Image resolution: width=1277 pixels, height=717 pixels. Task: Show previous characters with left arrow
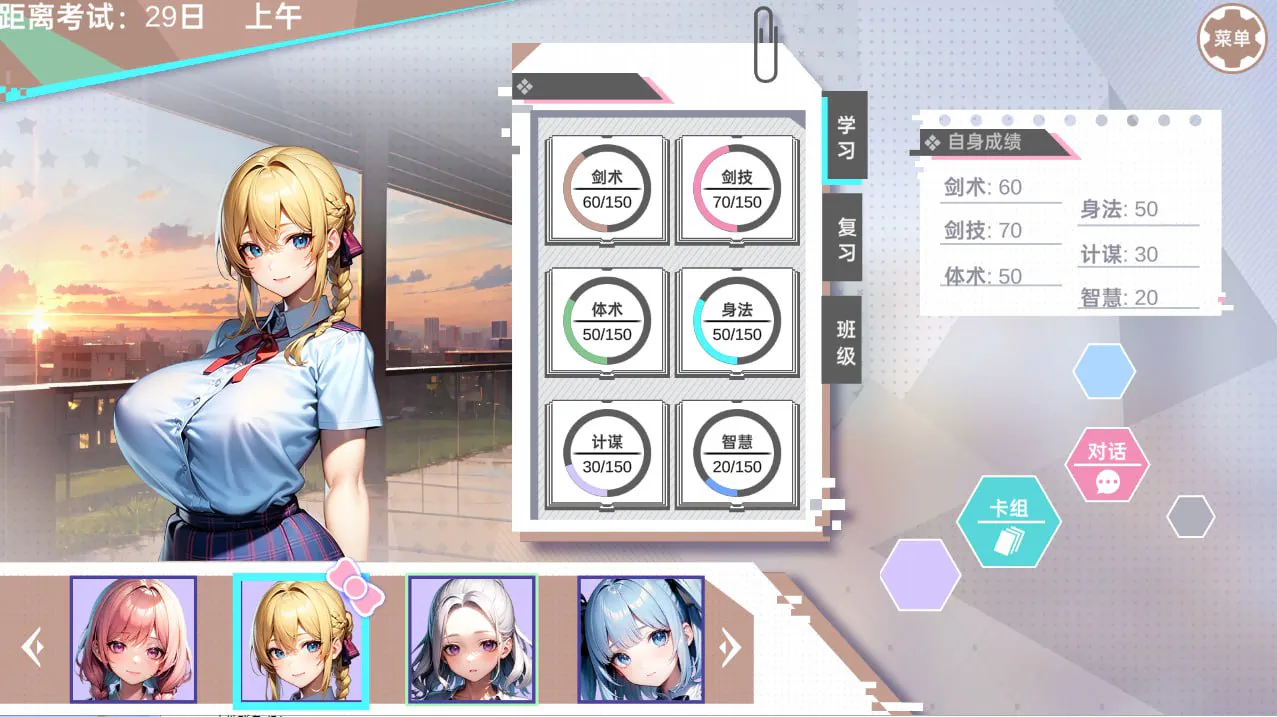(33, 647)
